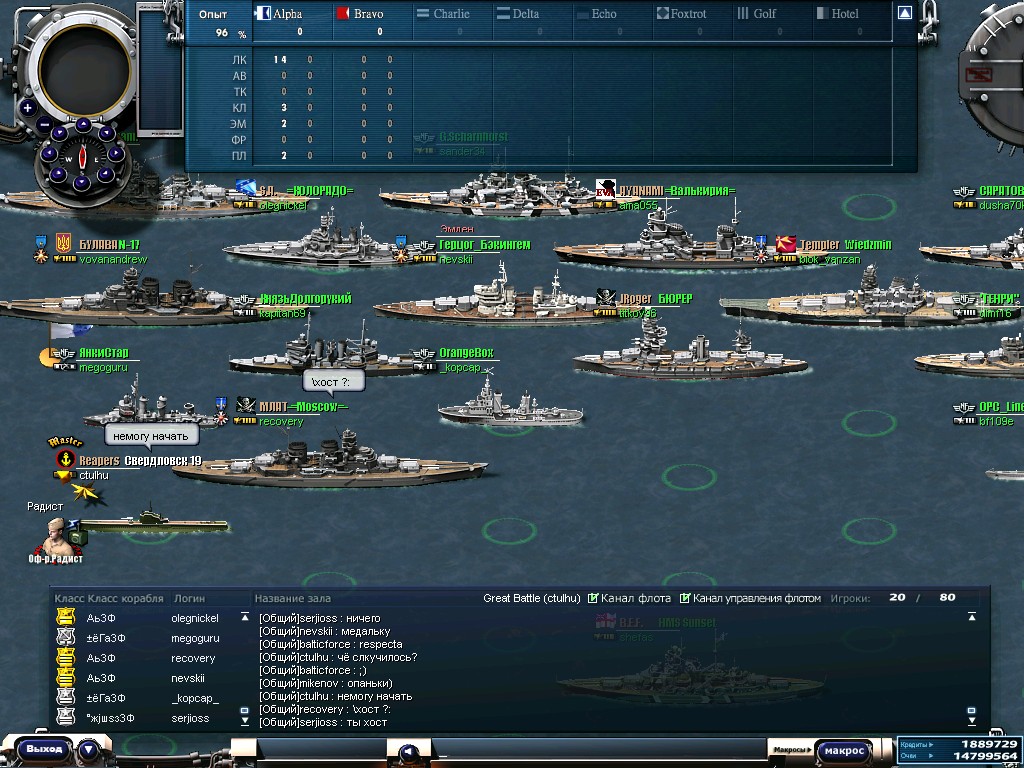Click the Выход exit button
The height and width of the screenshot is (768, 1024).
point(45,749)
